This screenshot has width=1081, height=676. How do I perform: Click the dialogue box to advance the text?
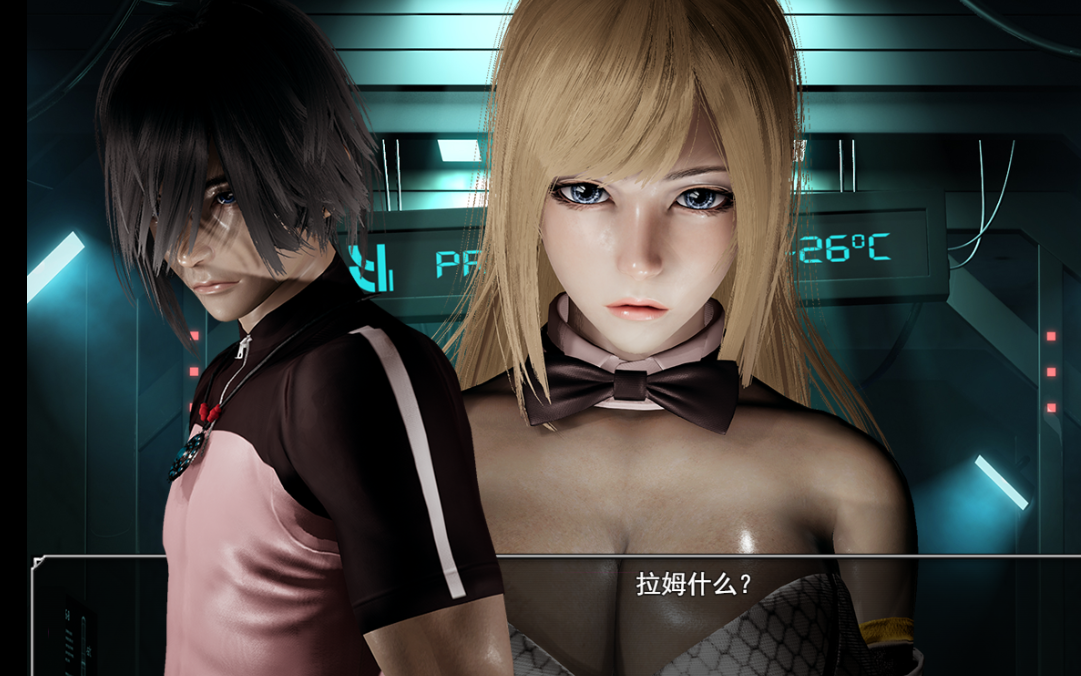coord(692,612)
